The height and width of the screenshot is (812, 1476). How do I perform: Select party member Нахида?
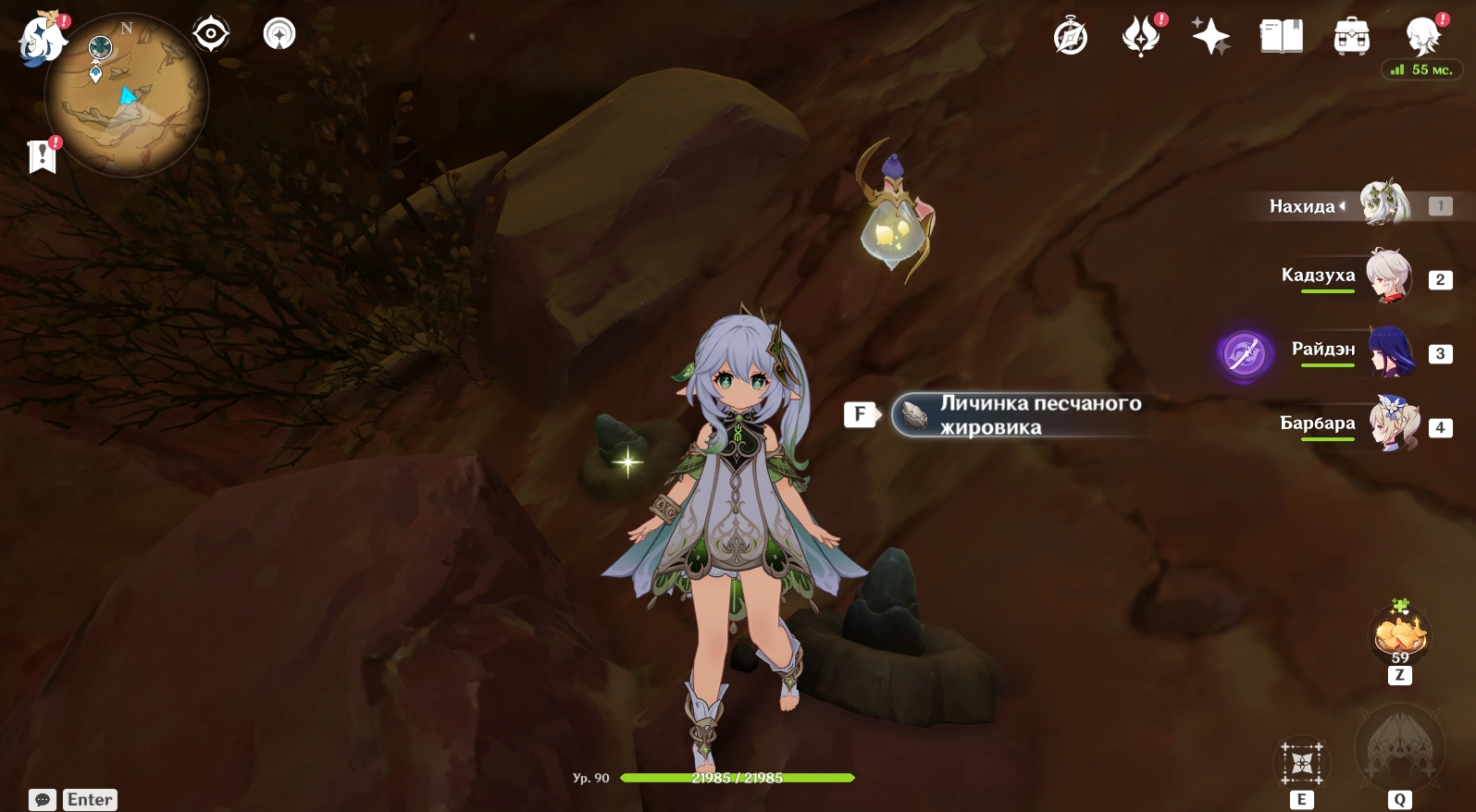coord(1383,205)
